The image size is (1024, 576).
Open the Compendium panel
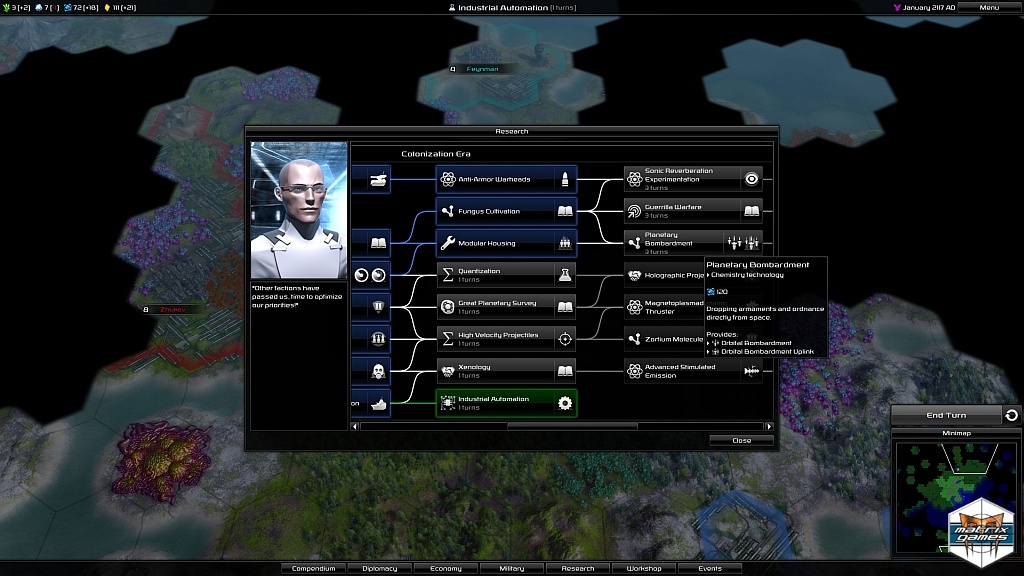point(314,568)
